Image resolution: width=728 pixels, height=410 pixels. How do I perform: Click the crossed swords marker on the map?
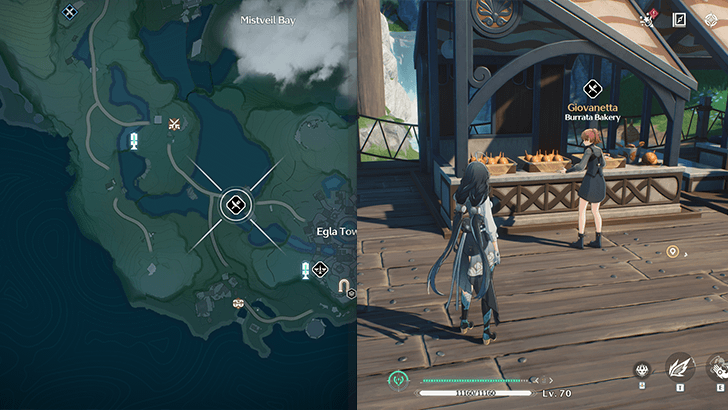pyautogui.click(x=176, y=125)
